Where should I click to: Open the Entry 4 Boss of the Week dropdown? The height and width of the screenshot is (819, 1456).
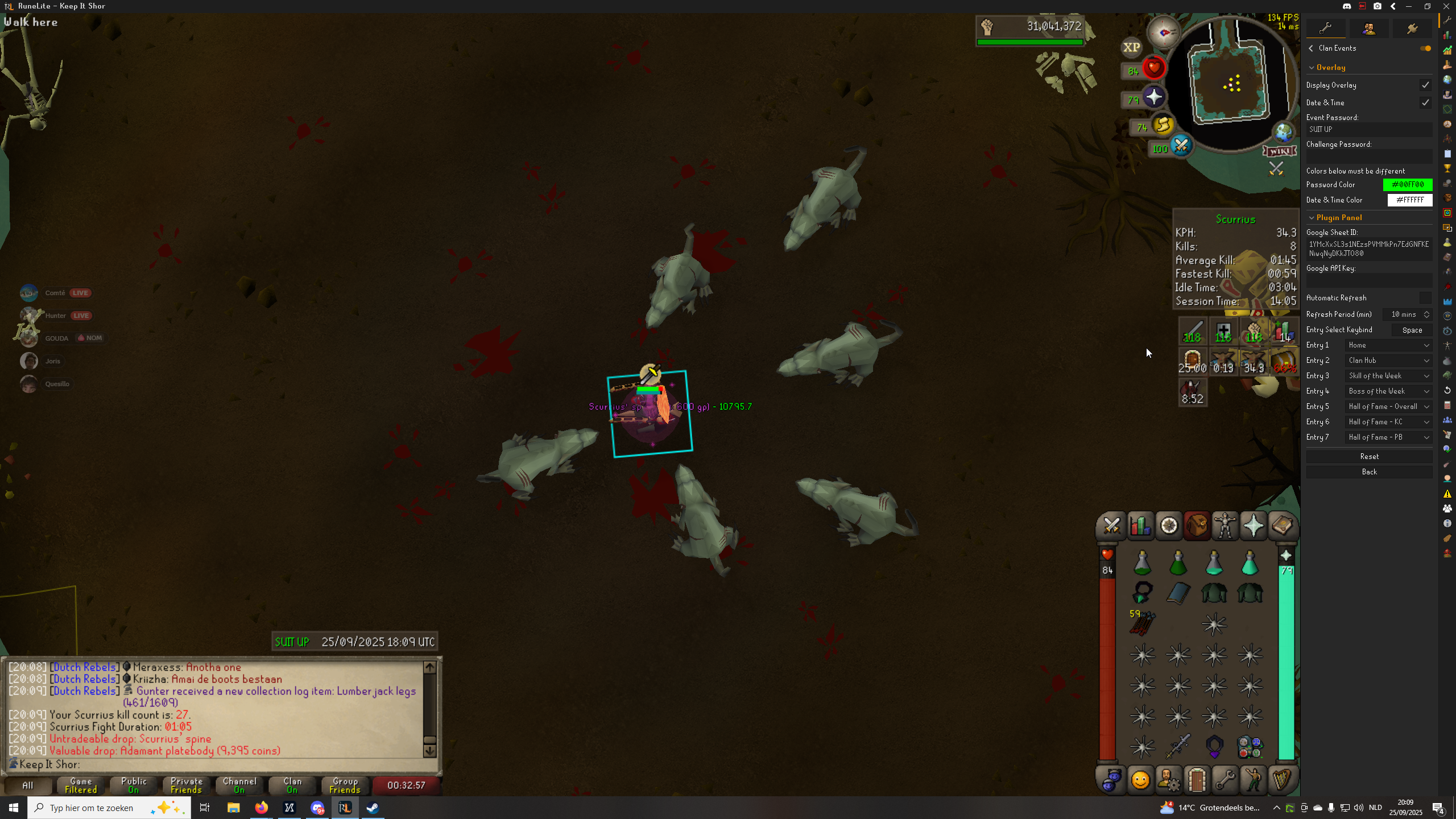[1388, 391]
